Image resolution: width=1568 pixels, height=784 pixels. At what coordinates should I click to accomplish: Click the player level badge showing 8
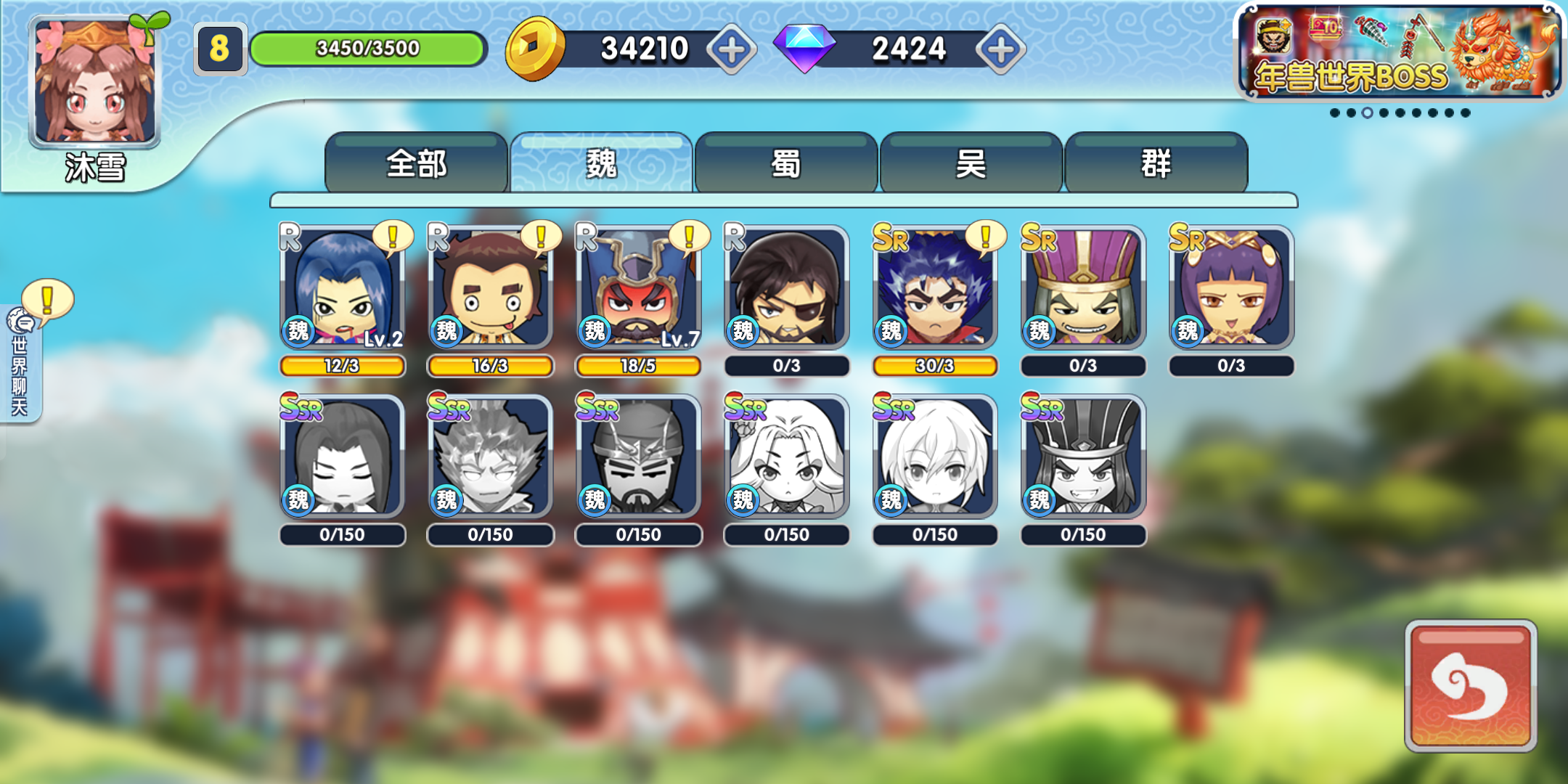pos(221,48)
